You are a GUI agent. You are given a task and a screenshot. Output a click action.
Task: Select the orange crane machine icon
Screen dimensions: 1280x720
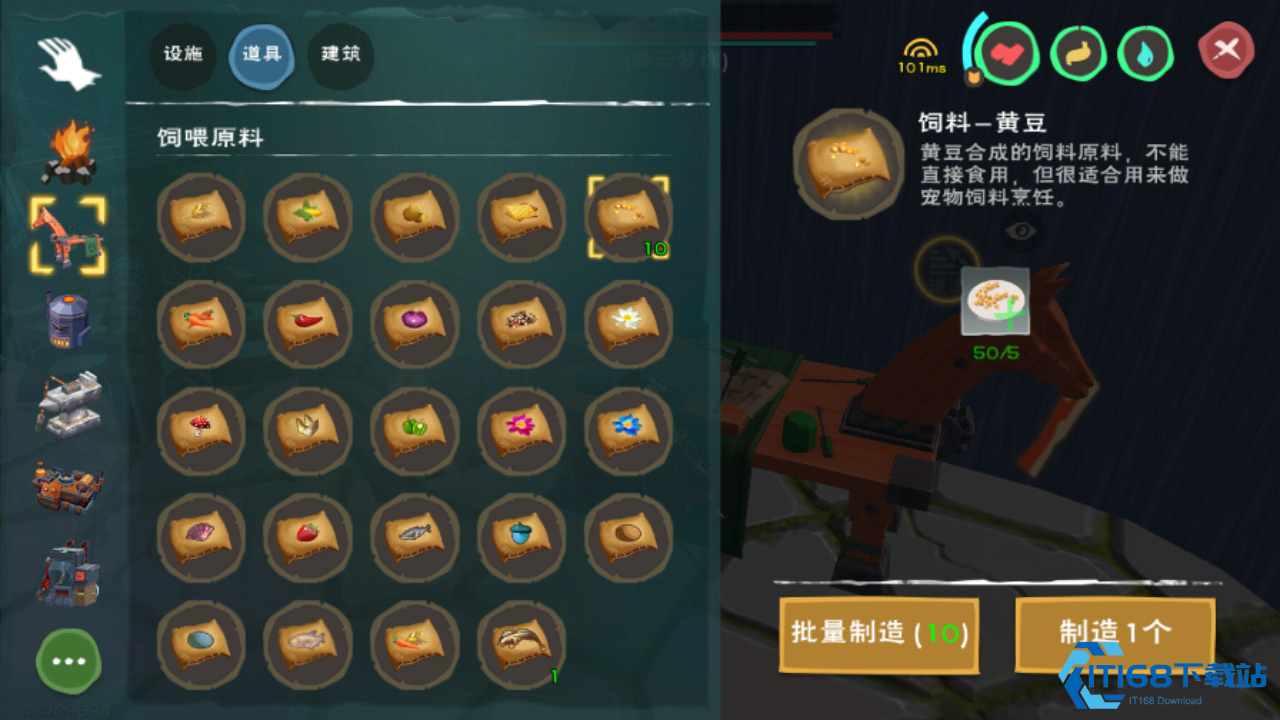pos(68,237)
